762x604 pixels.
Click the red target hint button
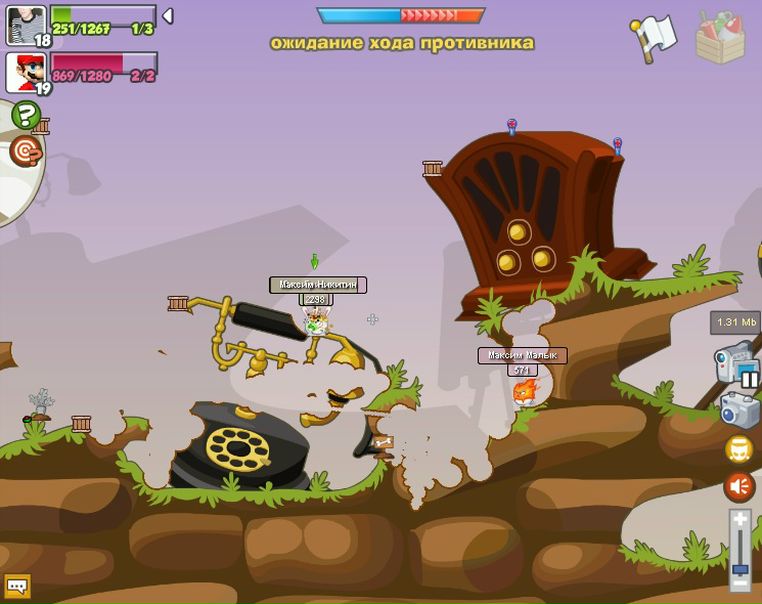point(26,151)
